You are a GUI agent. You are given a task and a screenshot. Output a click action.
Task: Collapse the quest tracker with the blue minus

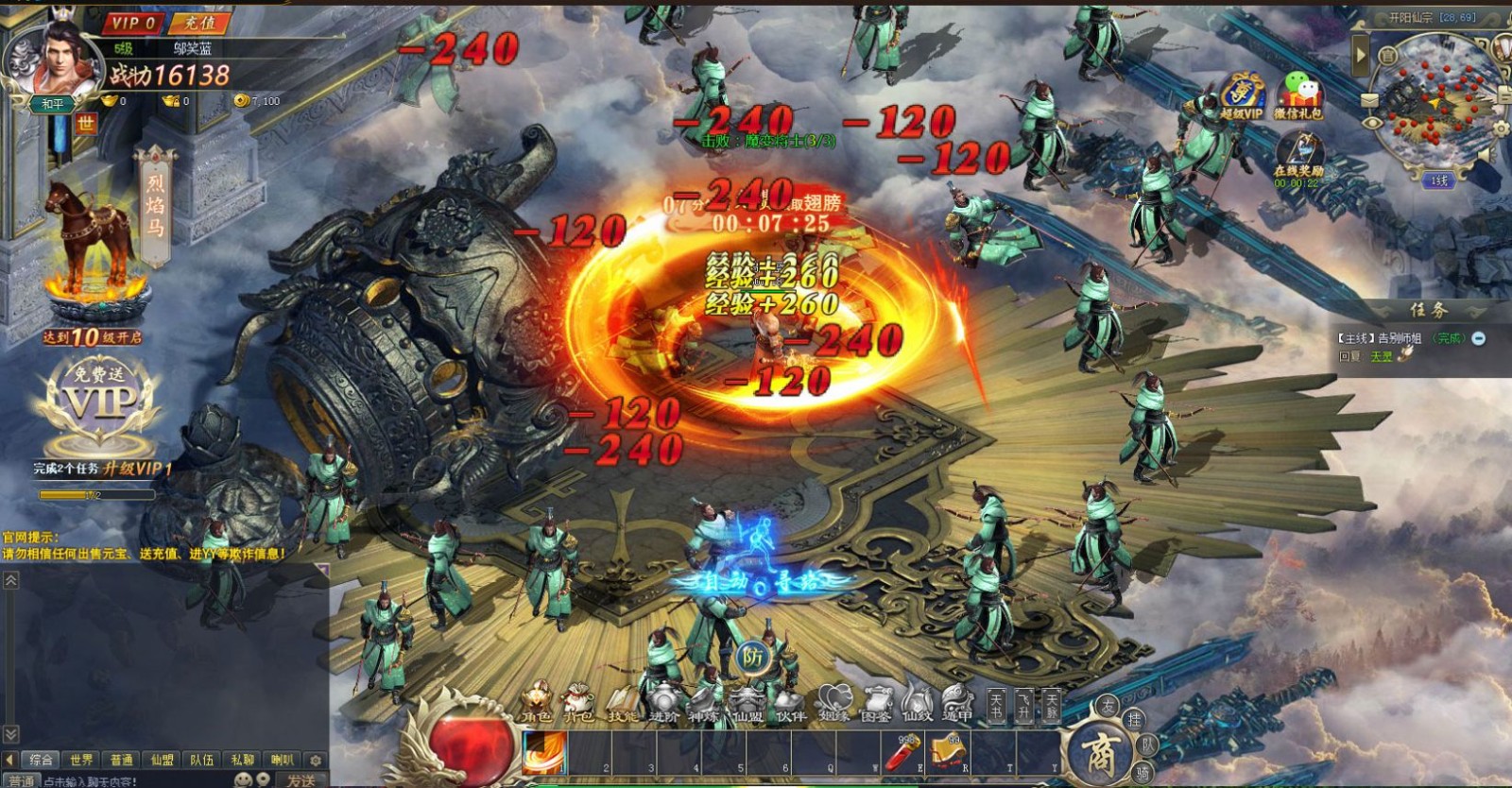click(x=1478, y=339)
